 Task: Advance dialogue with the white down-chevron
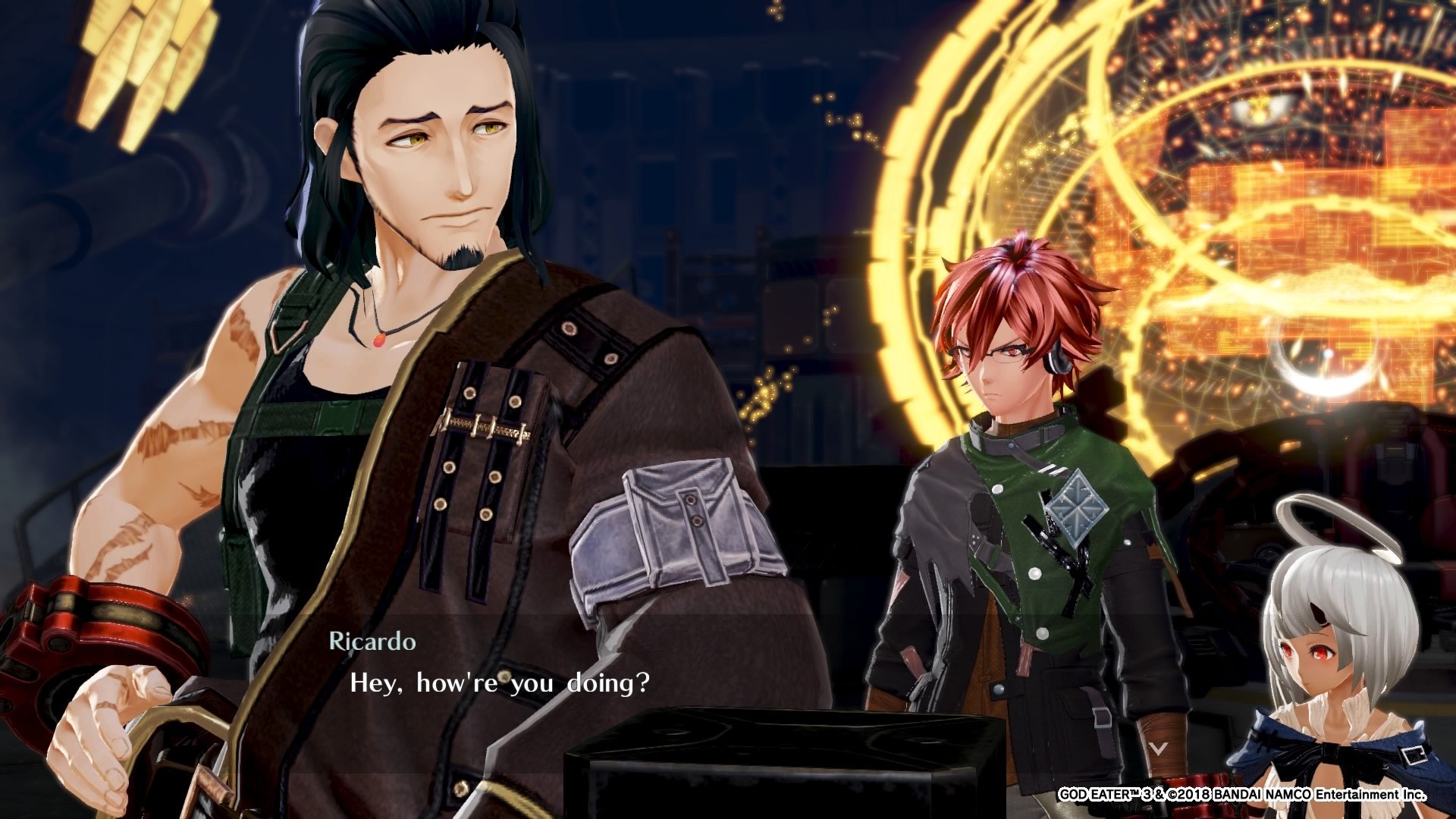click(x=1157, y=748)
